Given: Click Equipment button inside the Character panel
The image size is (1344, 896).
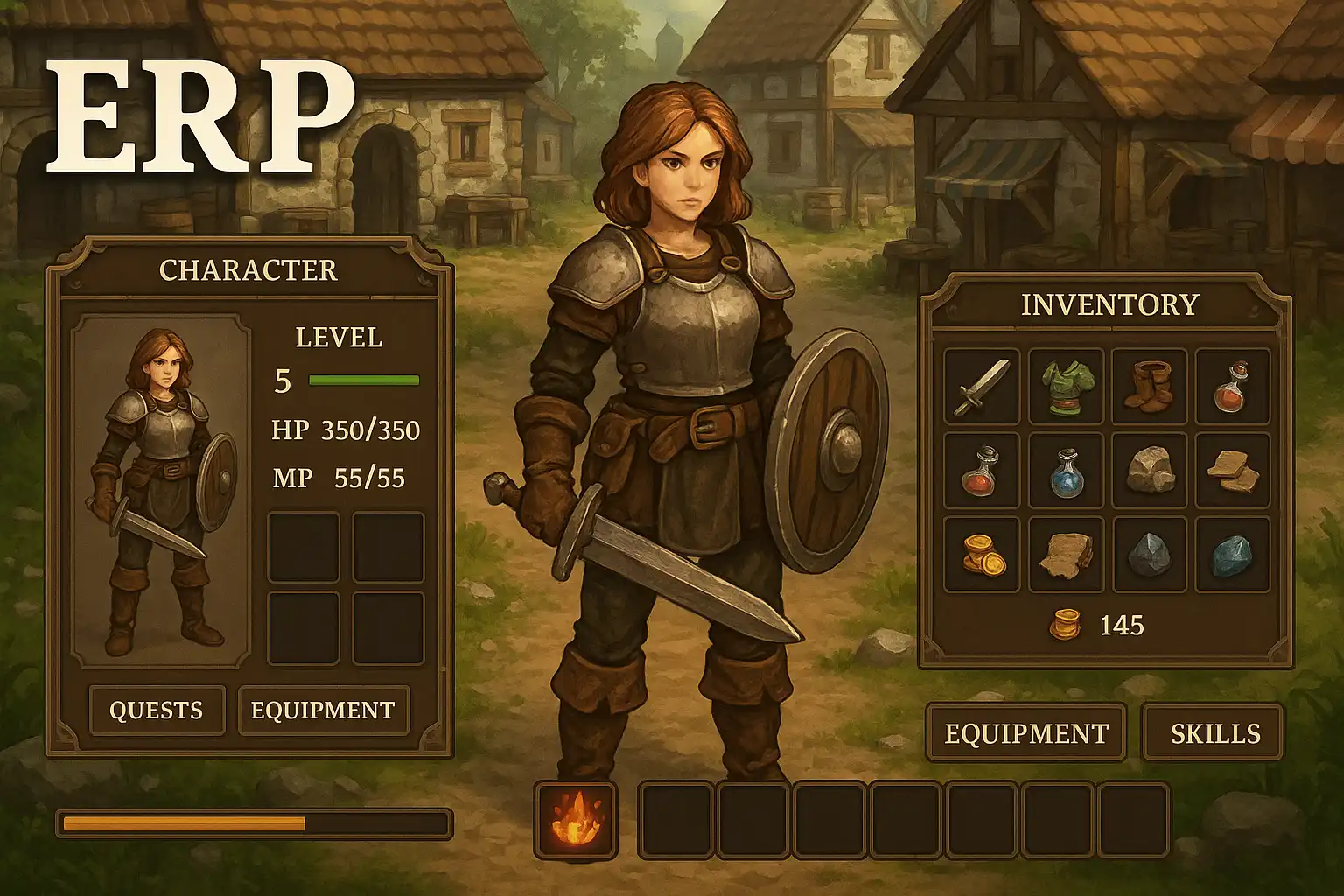Looking at the screenshot, I should tap(323, 710).
